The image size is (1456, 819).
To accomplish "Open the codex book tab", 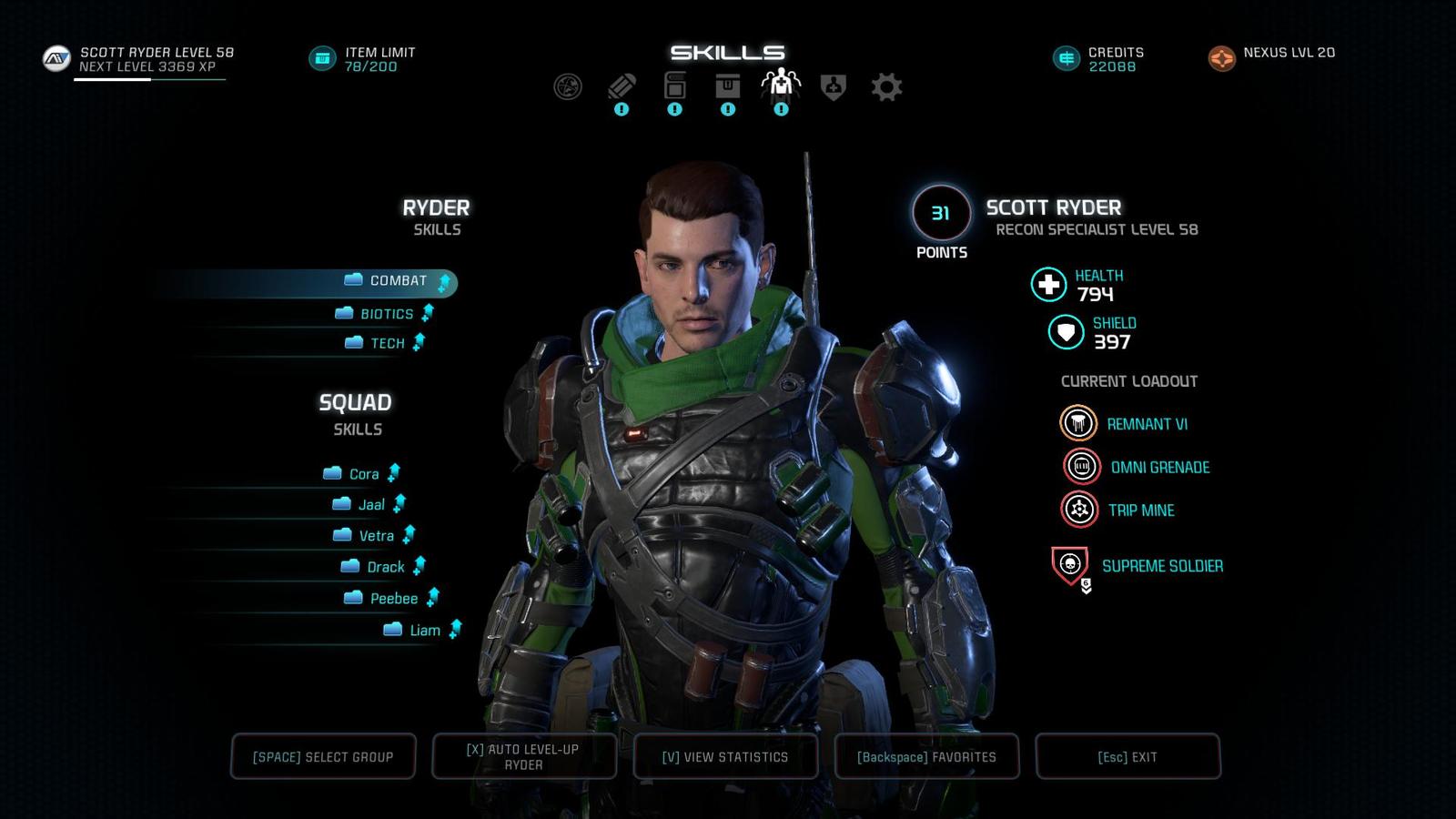I will click(x=674, y=87).
